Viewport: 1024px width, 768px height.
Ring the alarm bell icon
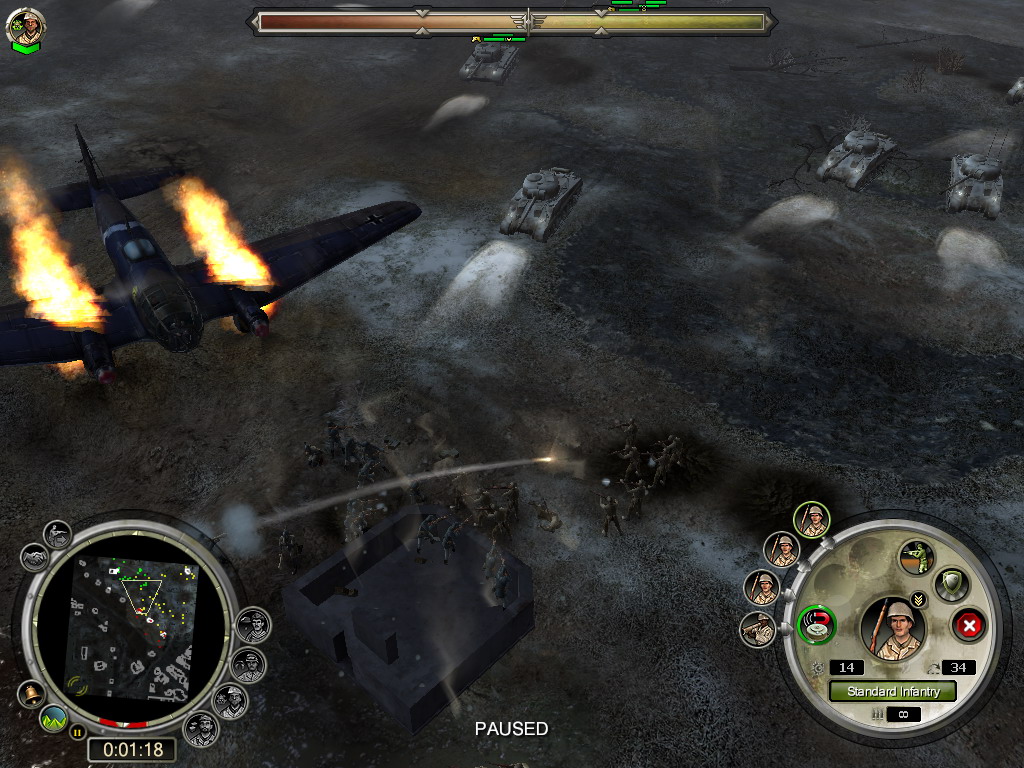tap(30, 693)
